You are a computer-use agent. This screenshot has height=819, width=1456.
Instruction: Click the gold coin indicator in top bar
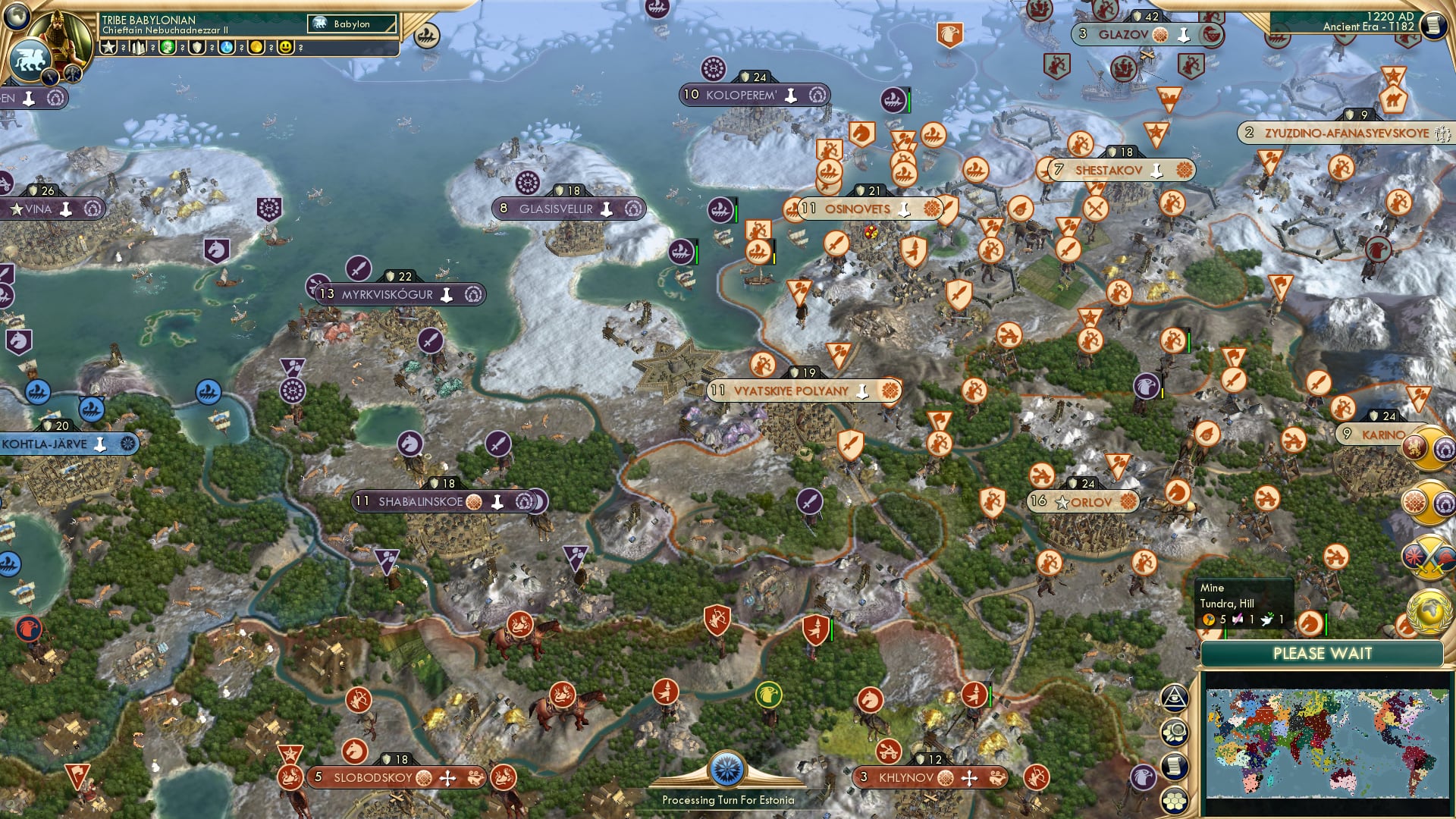257,47
